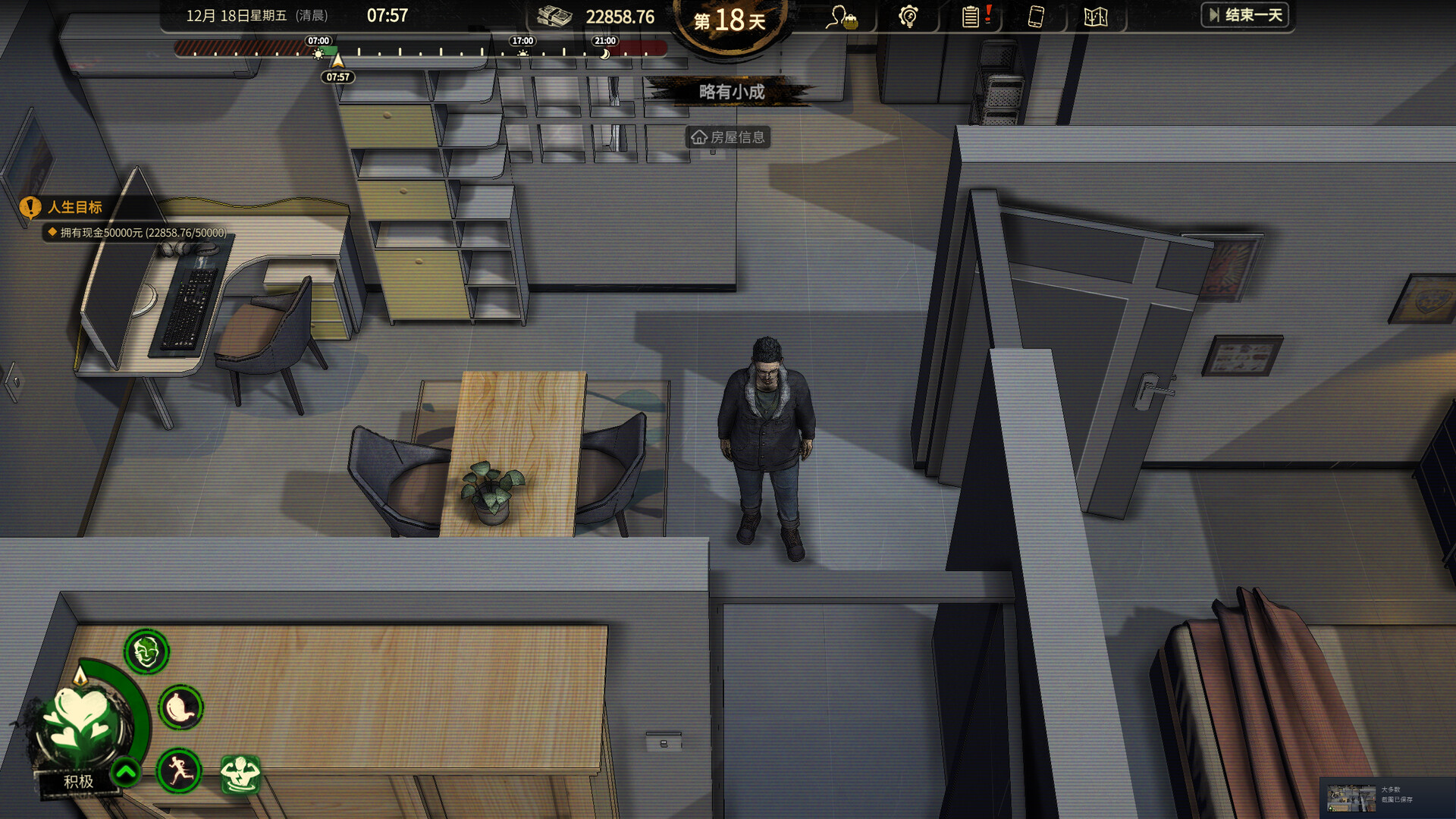Open the character and bag icon
Viewport: 1456px width, 819px height.
tap(842, 17)
